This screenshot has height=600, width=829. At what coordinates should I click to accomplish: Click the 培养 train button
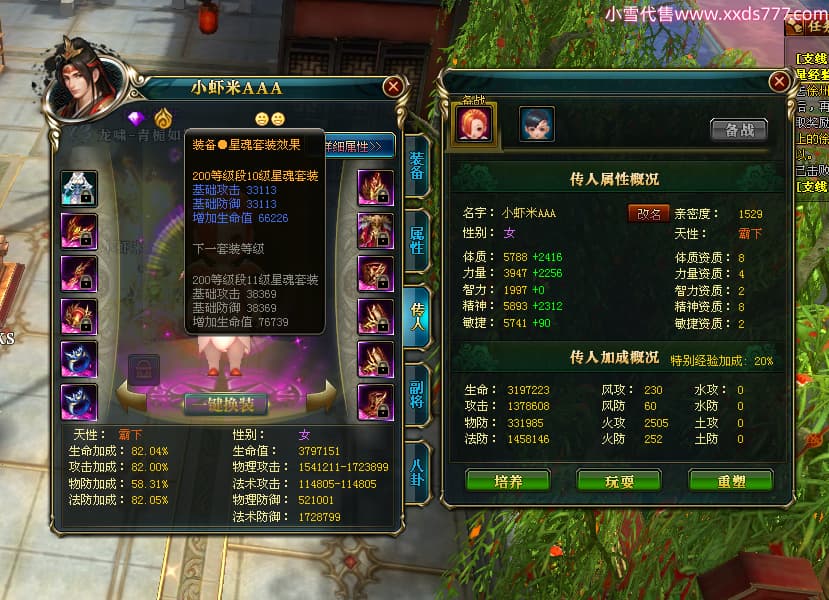[x=508, y=480]
